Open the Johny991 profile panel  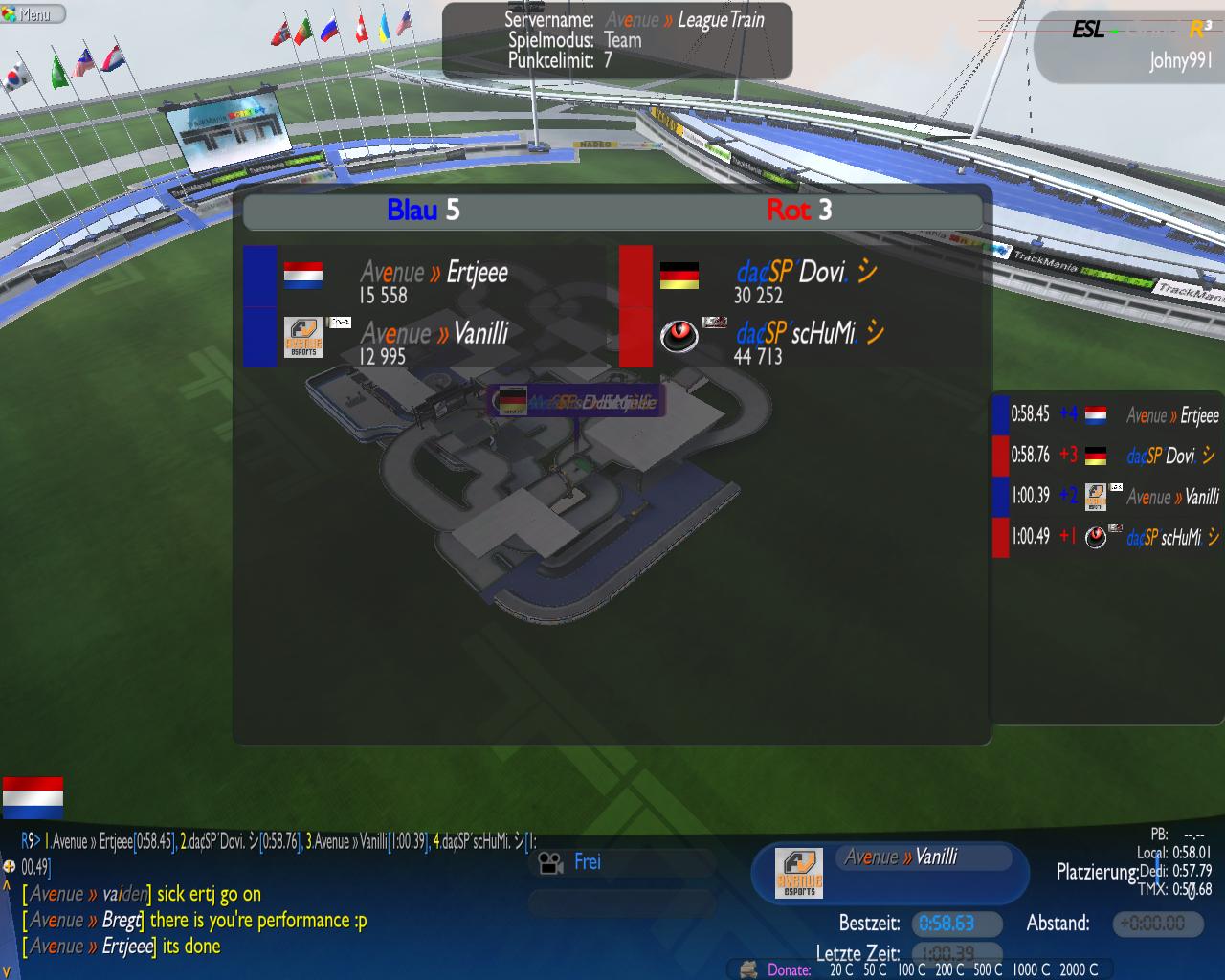click(x=1129, y=44)
